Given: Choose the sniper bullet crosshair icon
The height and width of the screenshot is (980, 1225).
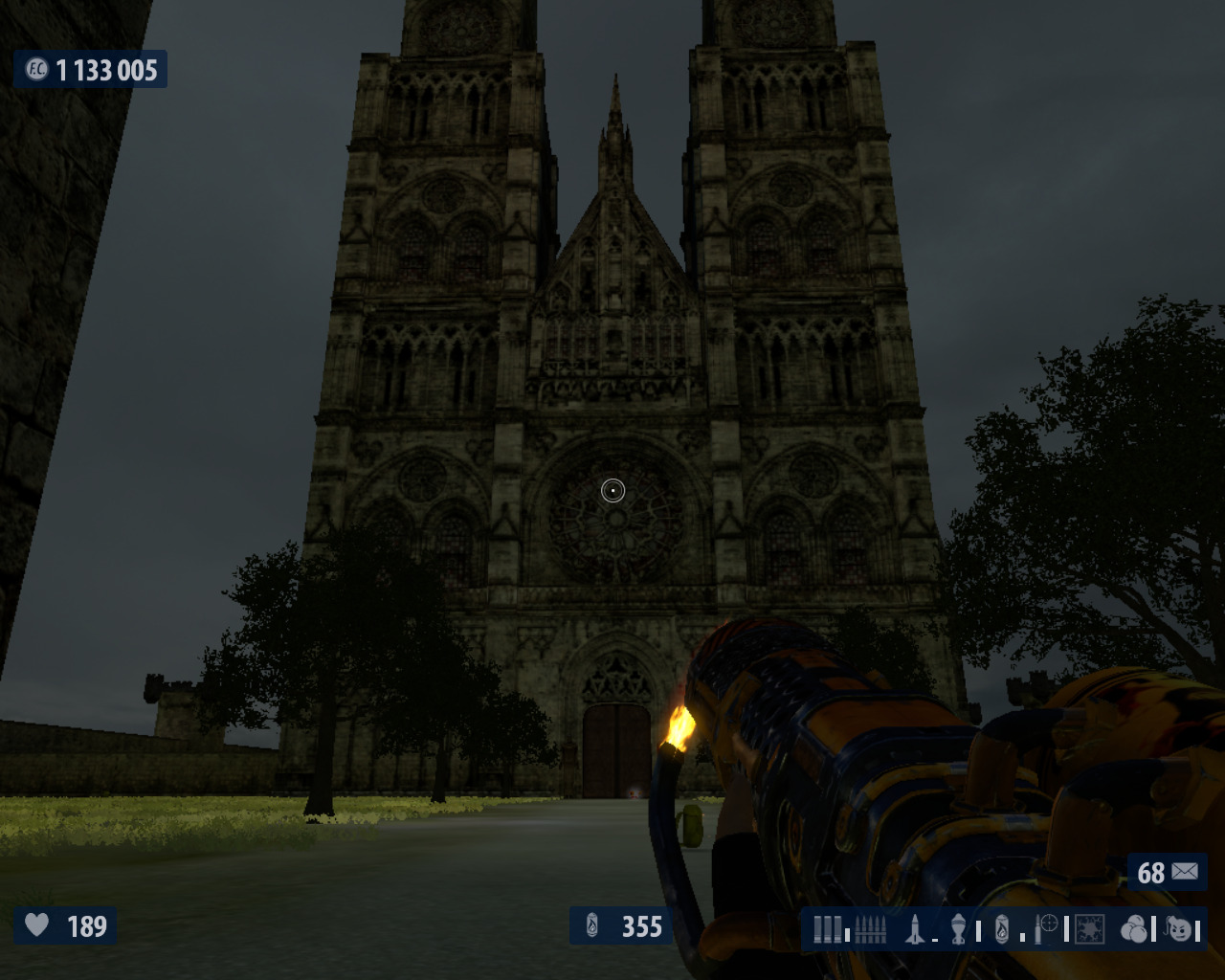Looking at the screenshot, I should pos(1046,928).
